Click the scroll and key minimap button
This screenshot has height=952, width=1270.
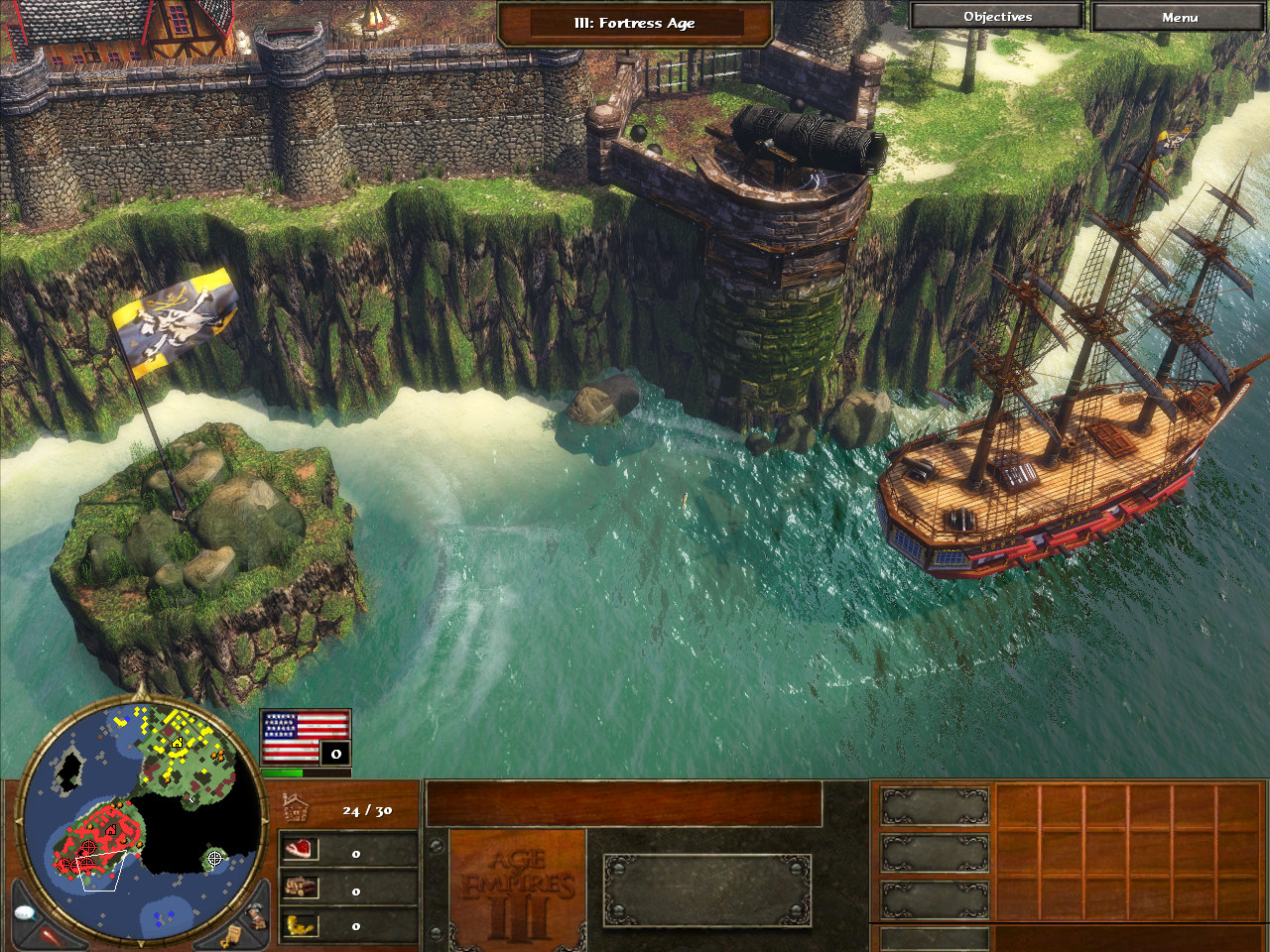pos(231,934)
